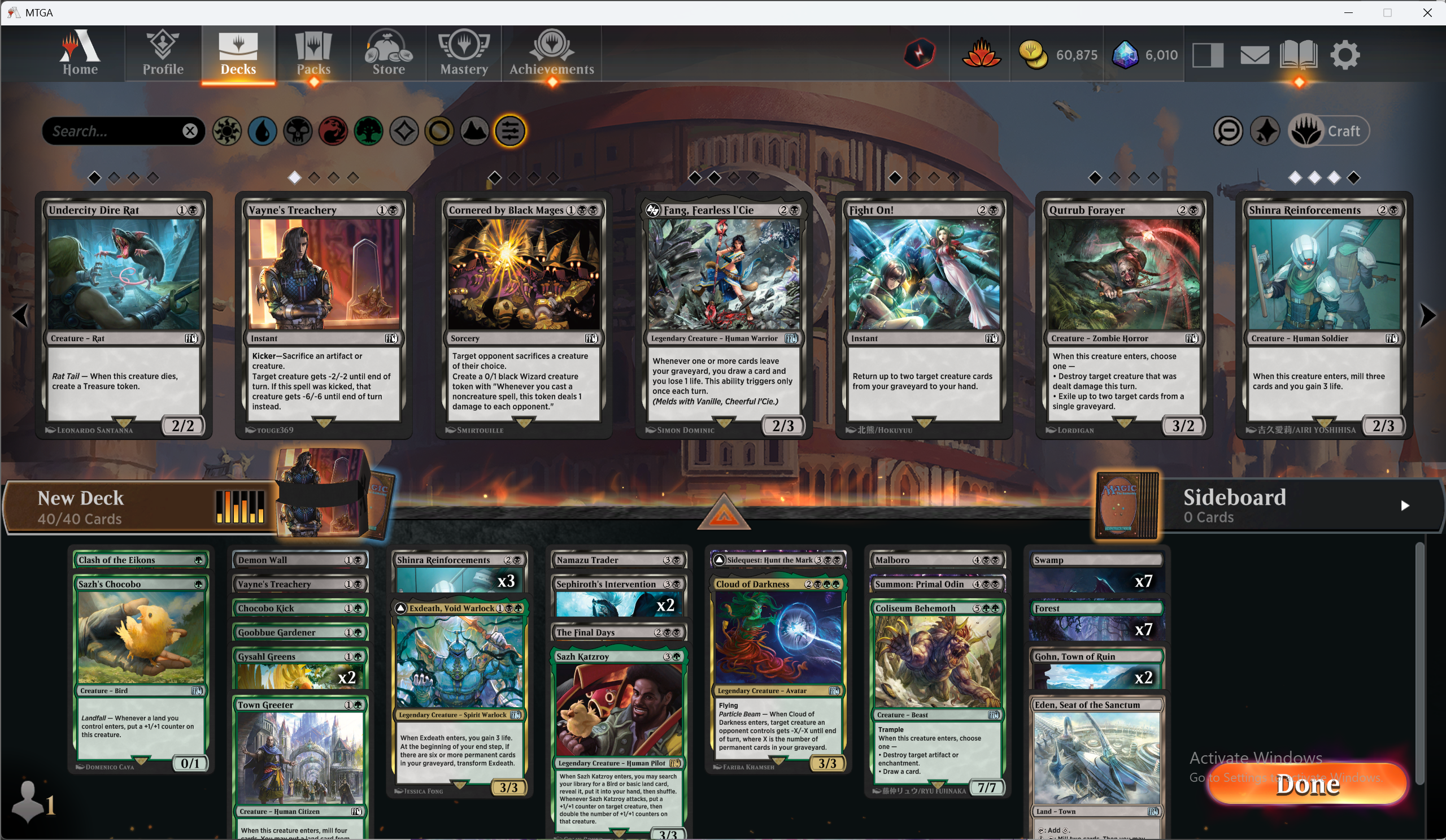1446x840 pixels.
Task: Open the learn/codex book icon
Action: click(1299, 54)
